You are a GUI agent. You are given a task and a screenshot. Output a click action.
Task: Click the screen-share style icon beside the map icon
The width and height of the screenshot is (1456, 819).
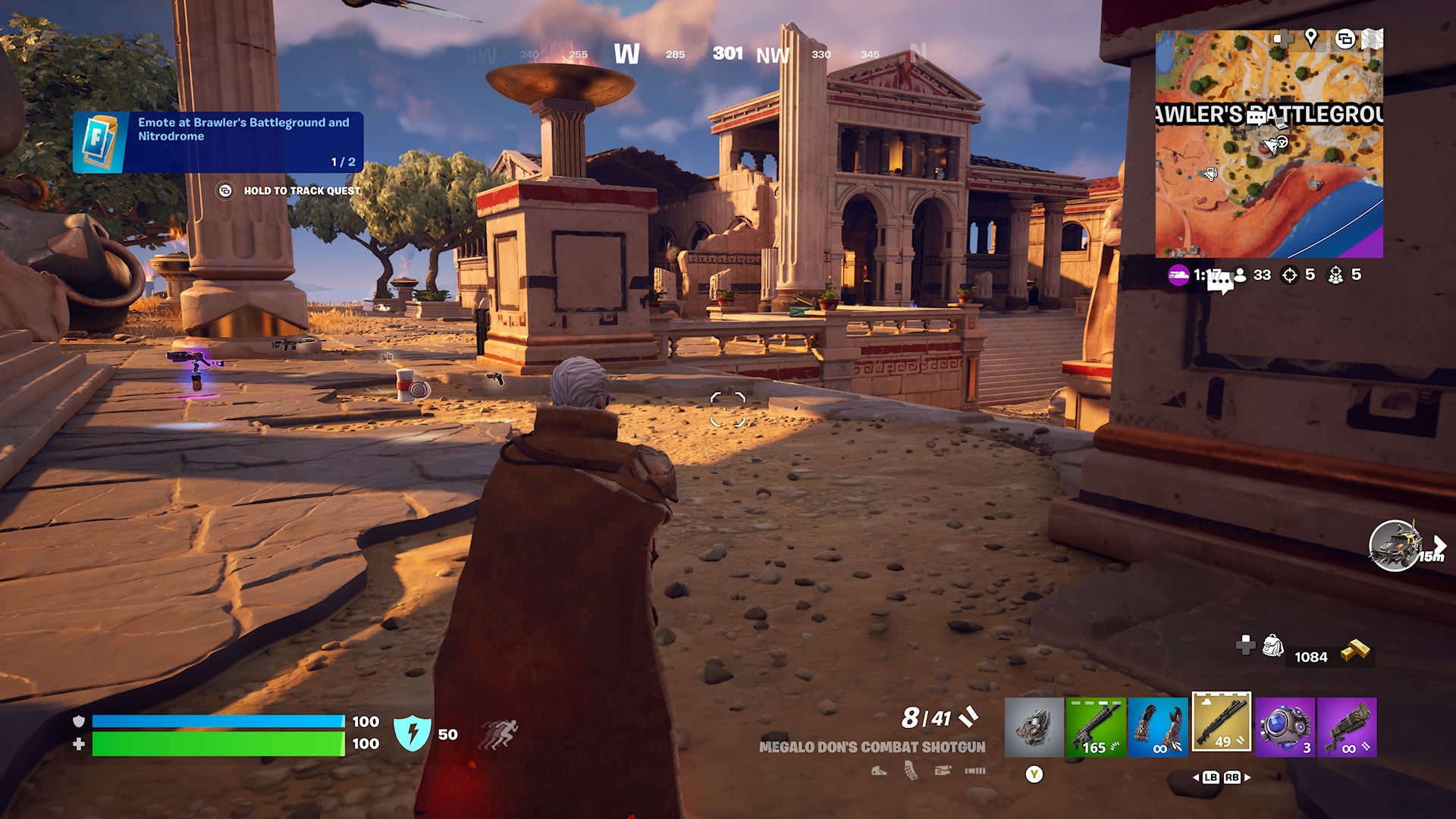pyautogui.click(x=1345, y=39)
